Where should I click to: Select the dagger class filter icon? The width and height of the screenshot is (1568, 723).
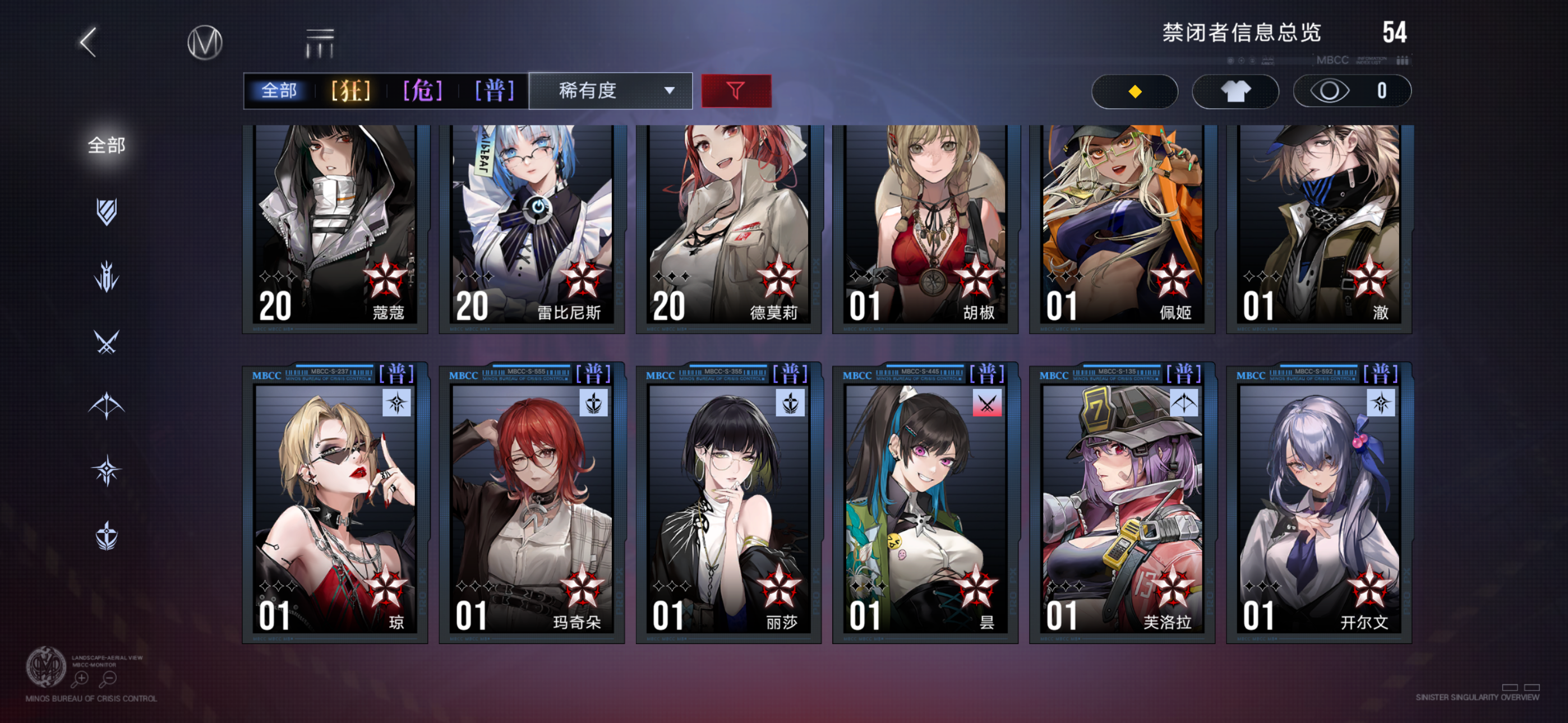point(107,277)
